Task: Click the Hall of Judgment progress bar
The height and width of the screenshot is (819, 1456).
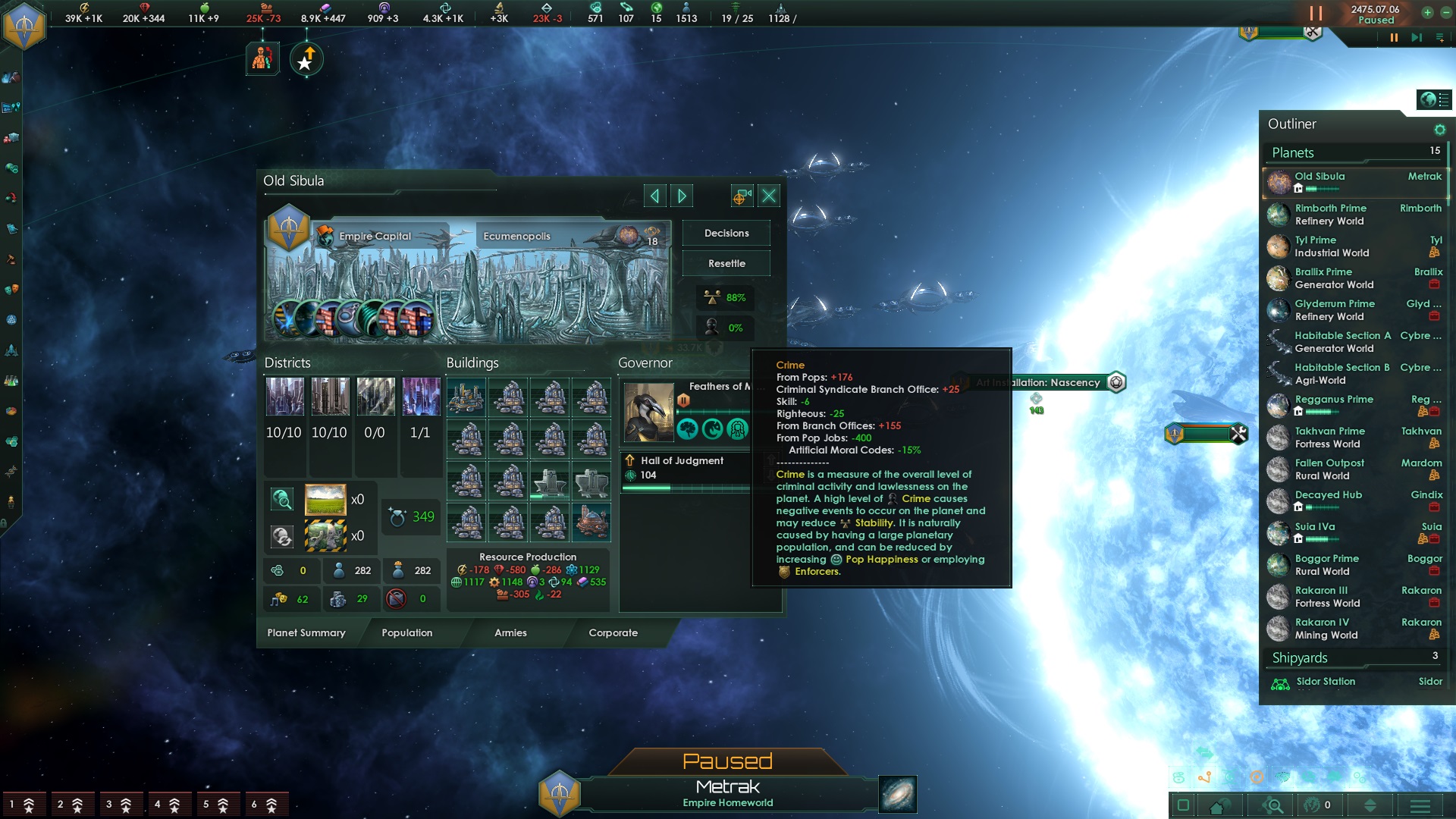Action: (x=685, y=488)
